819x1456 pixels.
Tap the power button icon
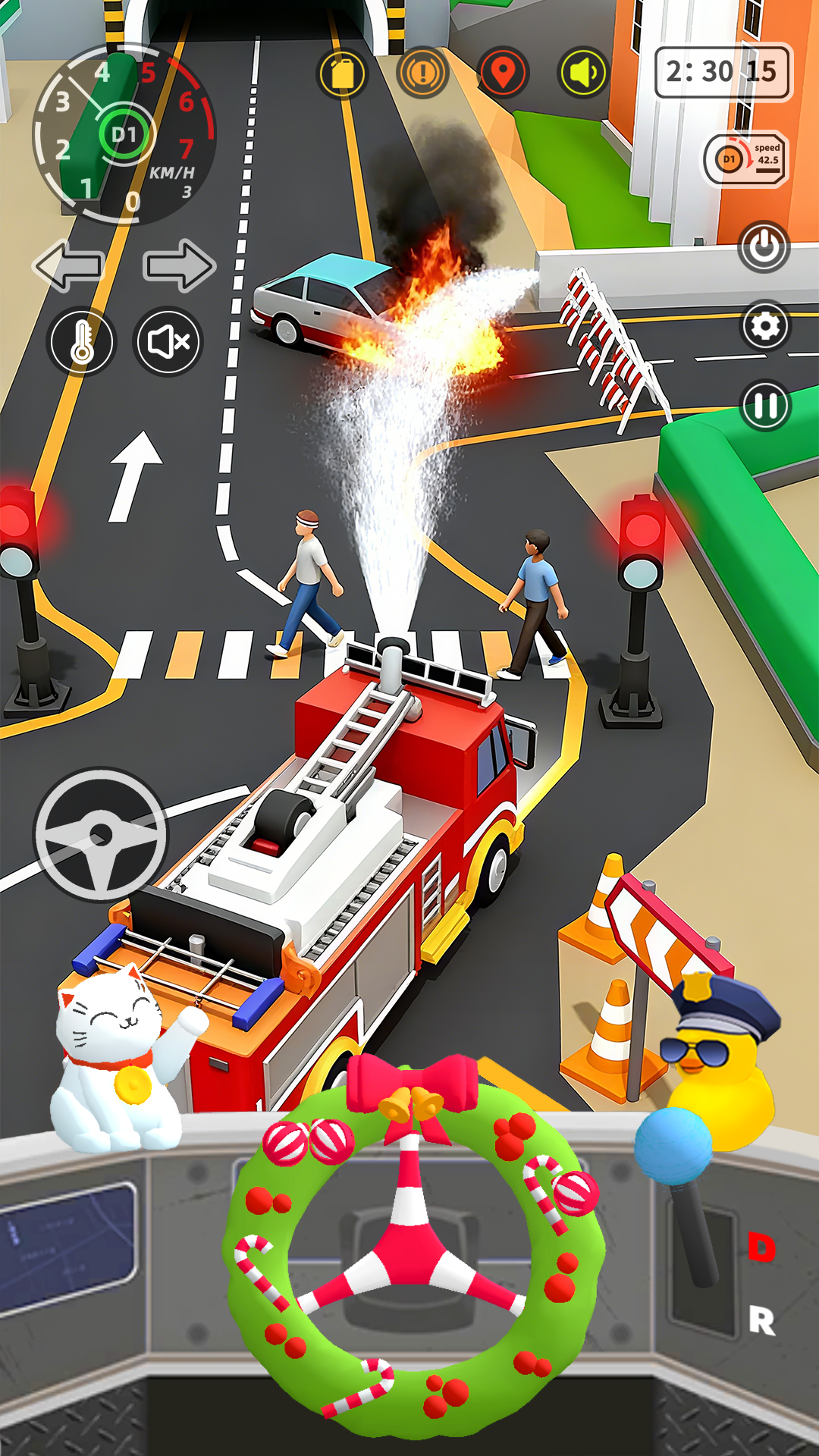click(764, 246)
